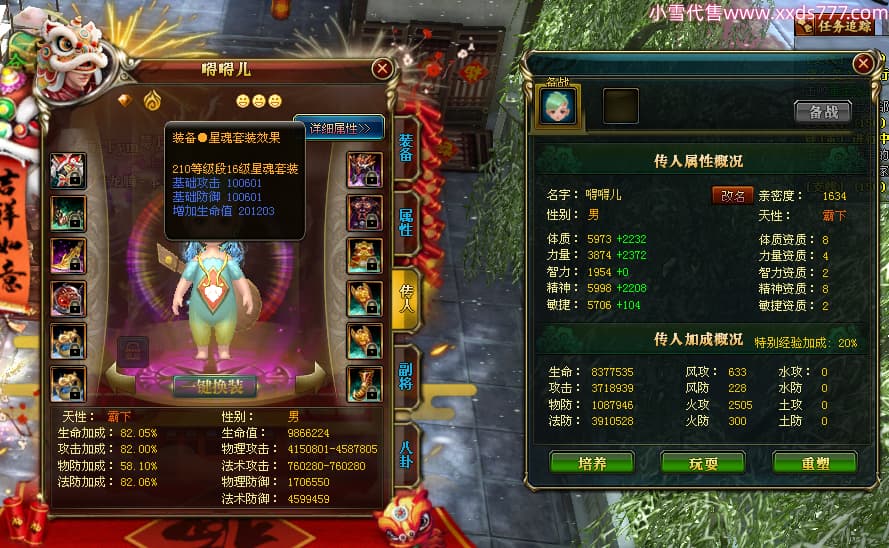Select the lion-mask equipment slot

pyautogui.click(x=68, y=169)
